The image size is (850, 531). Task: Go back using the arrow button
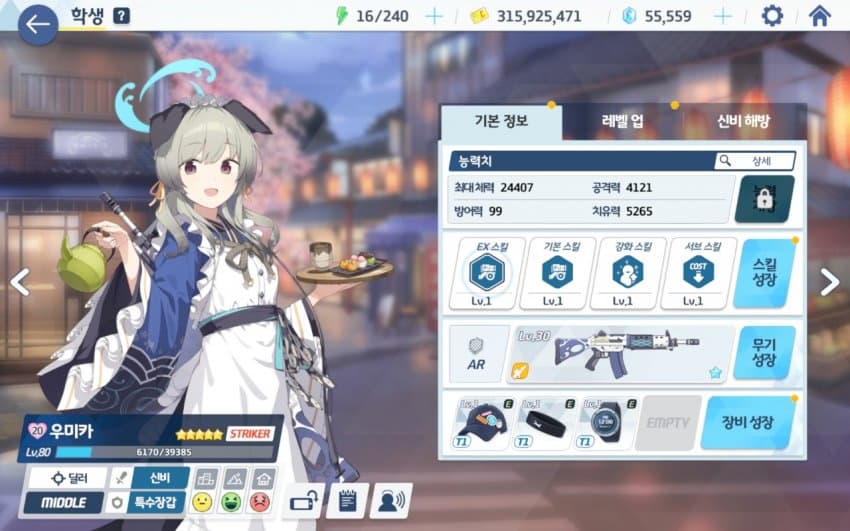pos(38,25)
